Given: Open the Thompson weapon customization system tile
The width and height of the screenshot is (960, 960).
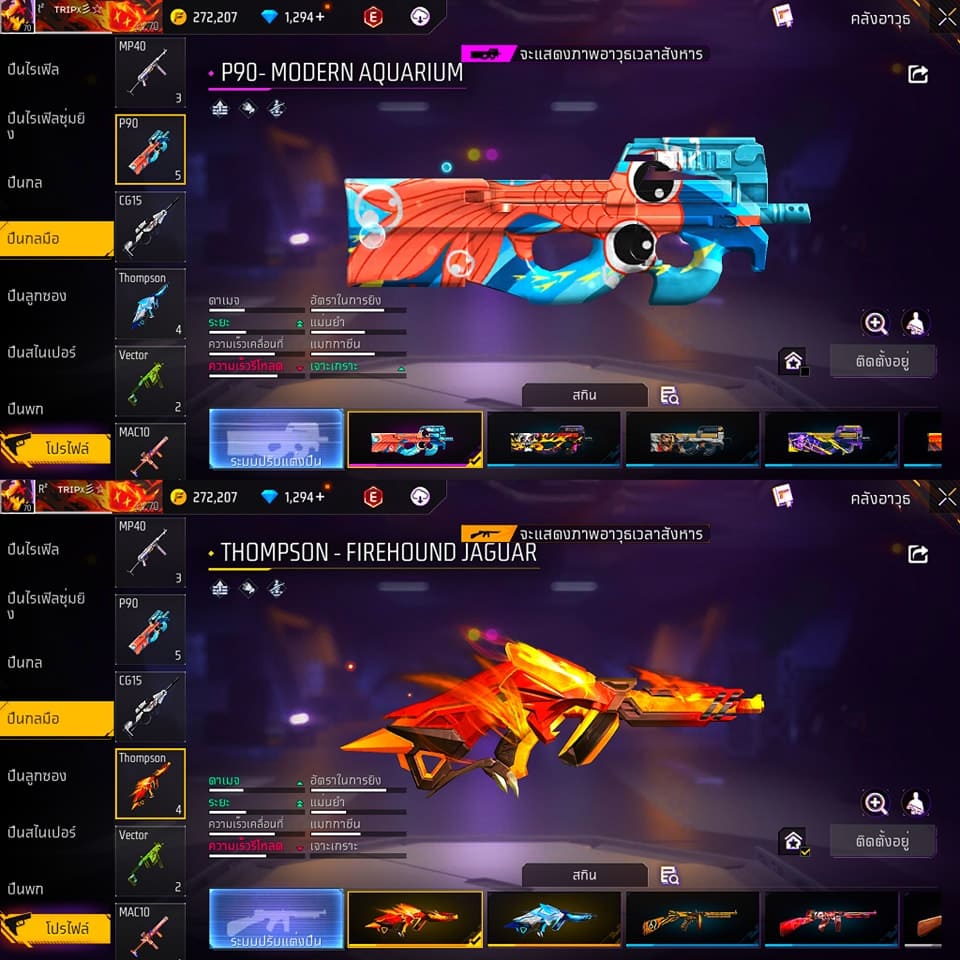Looking at the screenshot, I should [276, 919].
